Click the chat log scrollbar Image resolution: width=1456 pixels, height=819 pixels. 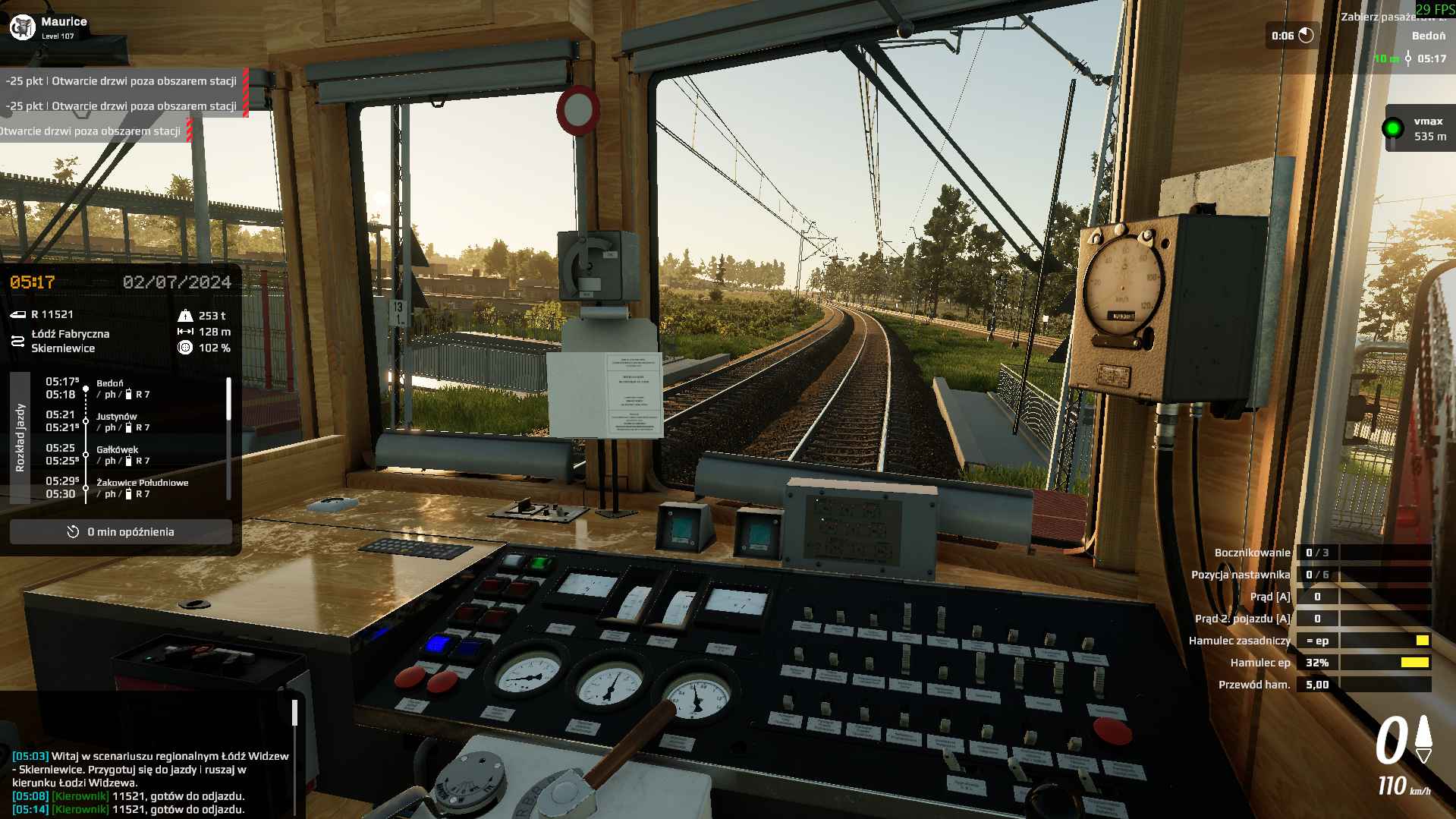click(x=294, y=713)
